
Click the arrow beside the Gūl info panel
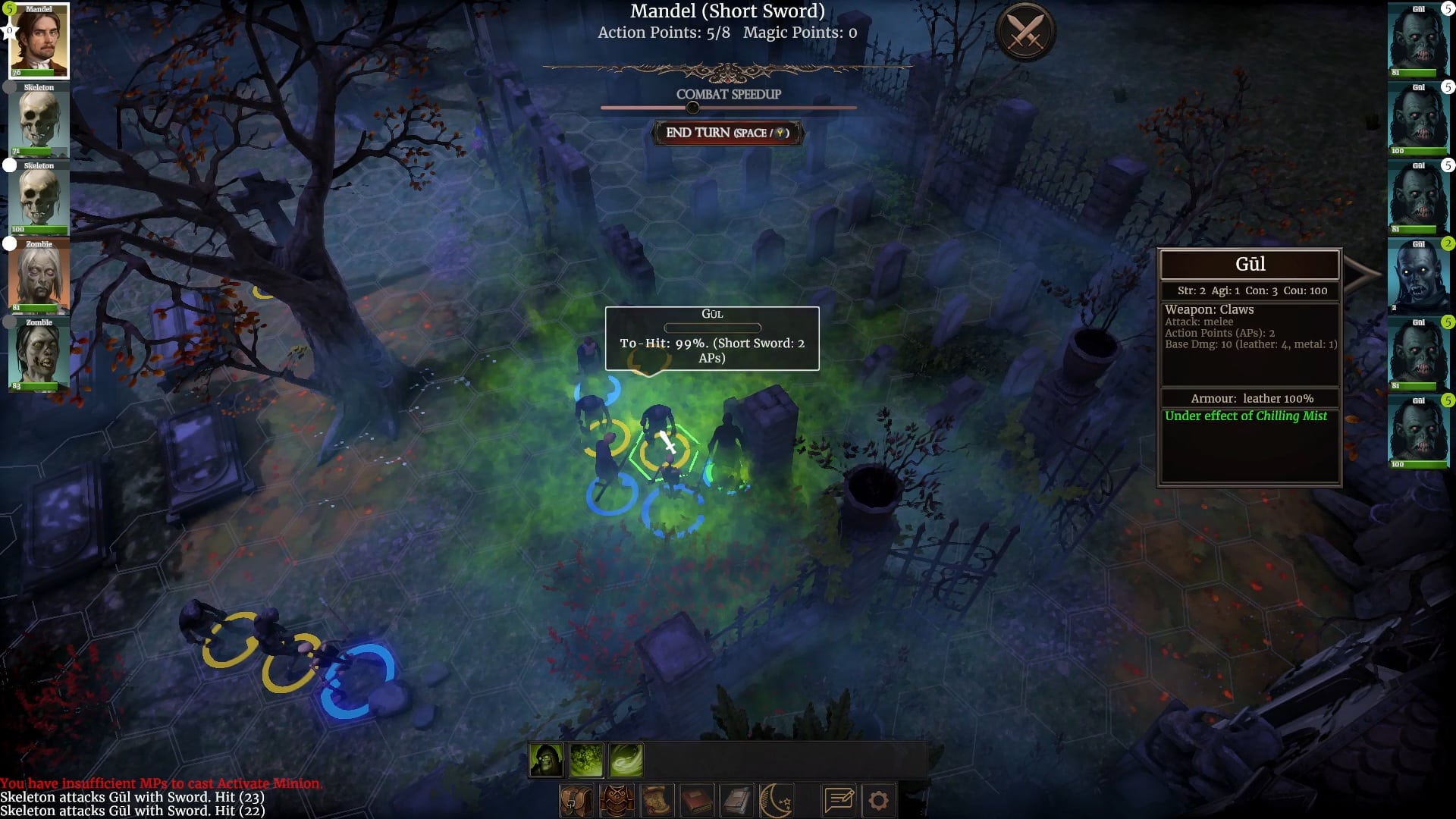point(1363,274)
